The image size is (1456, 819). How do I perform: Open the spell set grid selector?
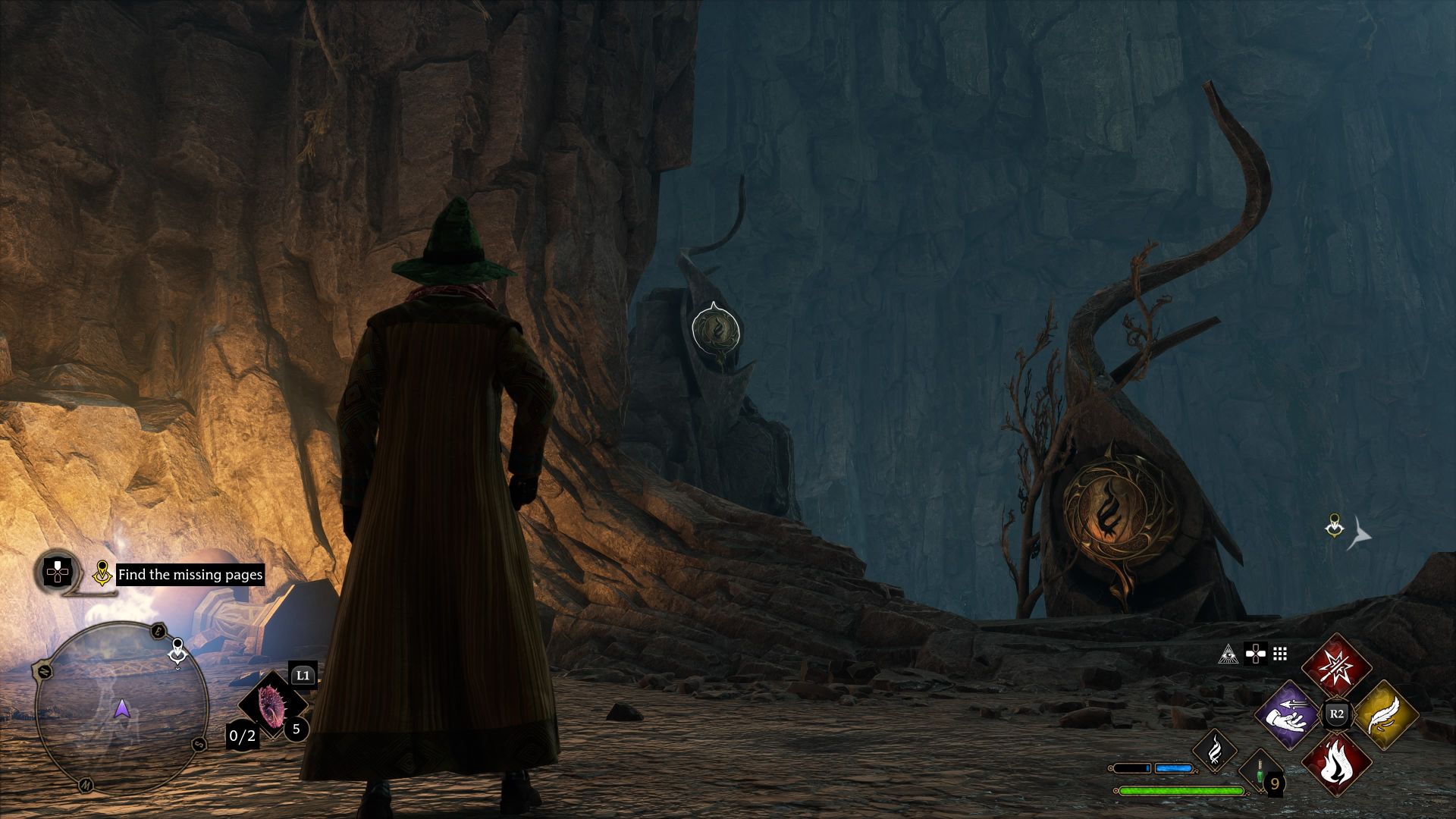pyautogui.click(x=1279, y=654)
